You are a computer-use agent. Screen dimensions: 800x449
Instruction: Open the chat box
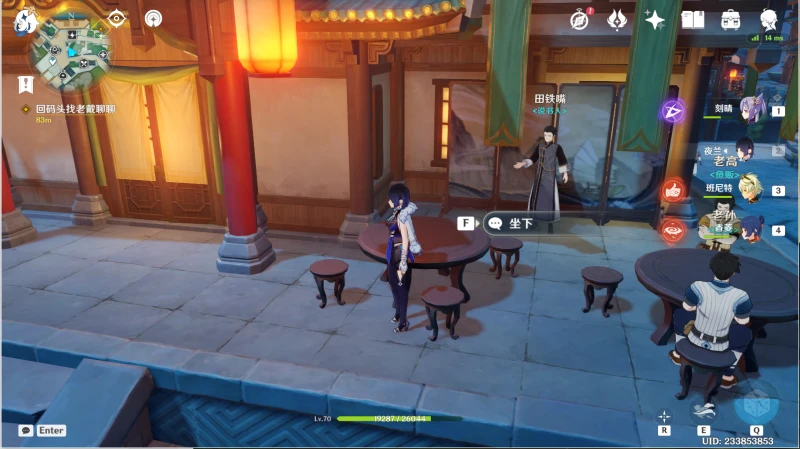pyautogui.click(x=42, y=431)
